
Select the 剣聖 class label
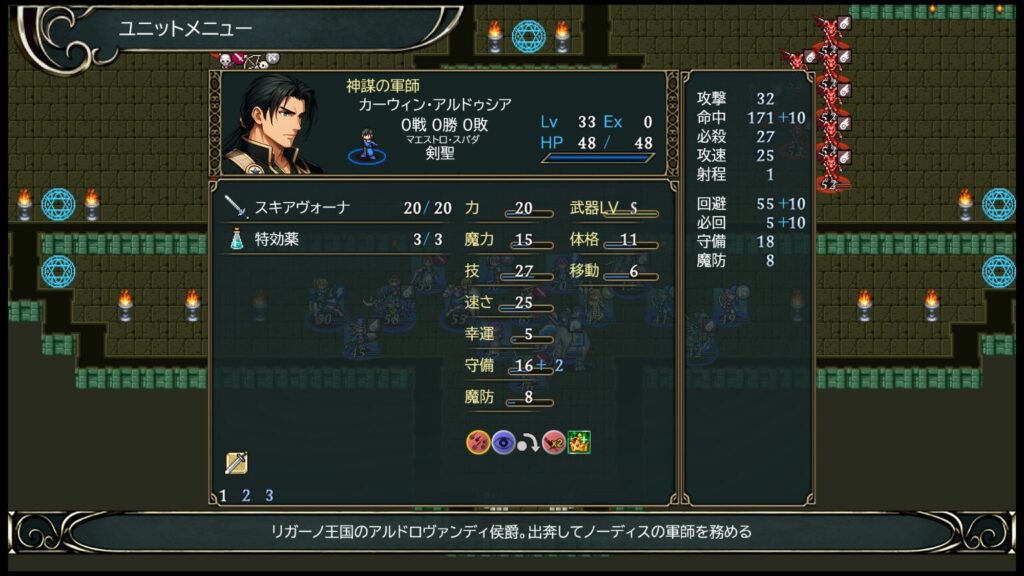(441, 155)
